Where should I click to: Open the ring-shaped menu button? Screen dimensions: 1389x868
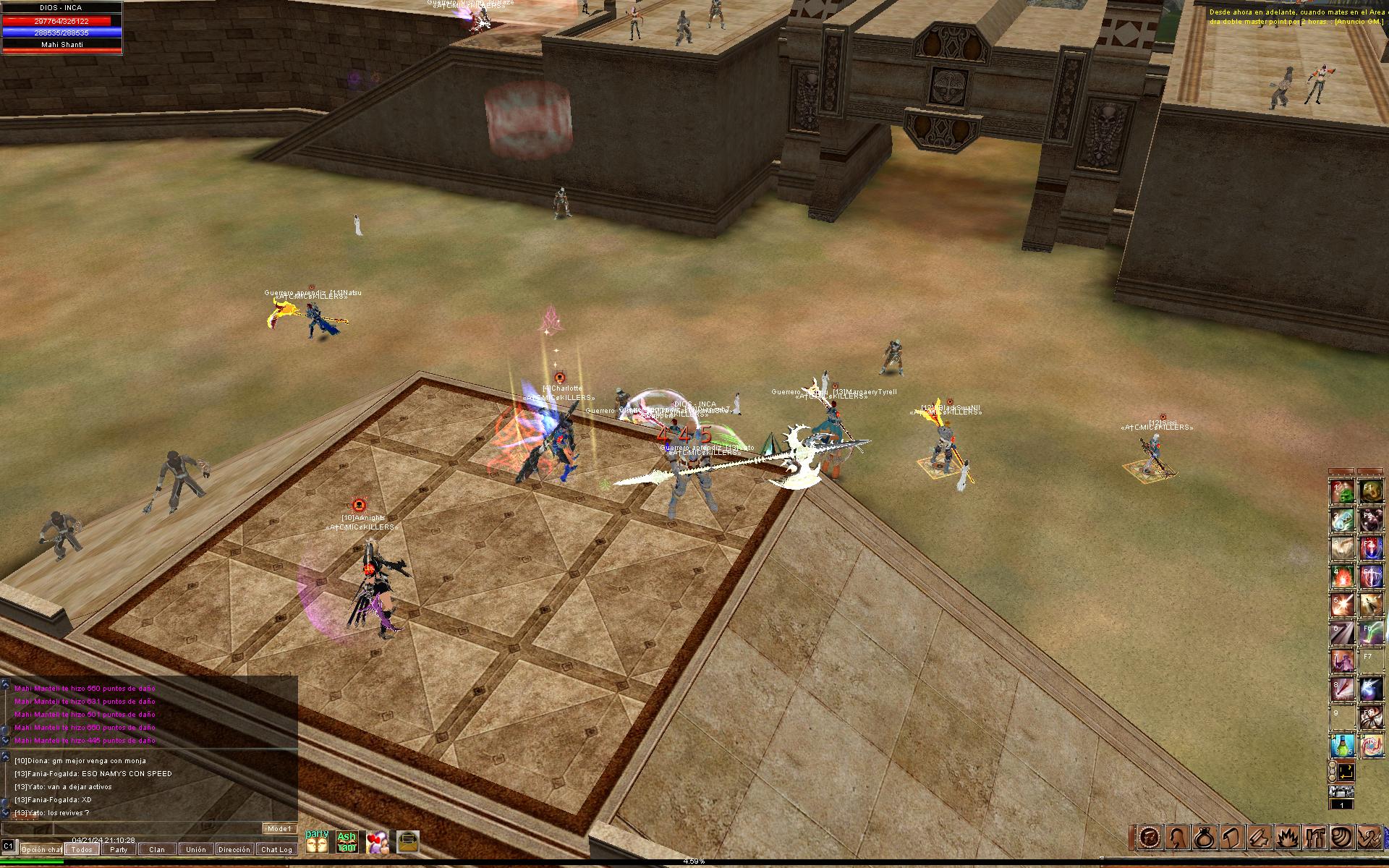pyautogui.click(x=1205, y=838)
